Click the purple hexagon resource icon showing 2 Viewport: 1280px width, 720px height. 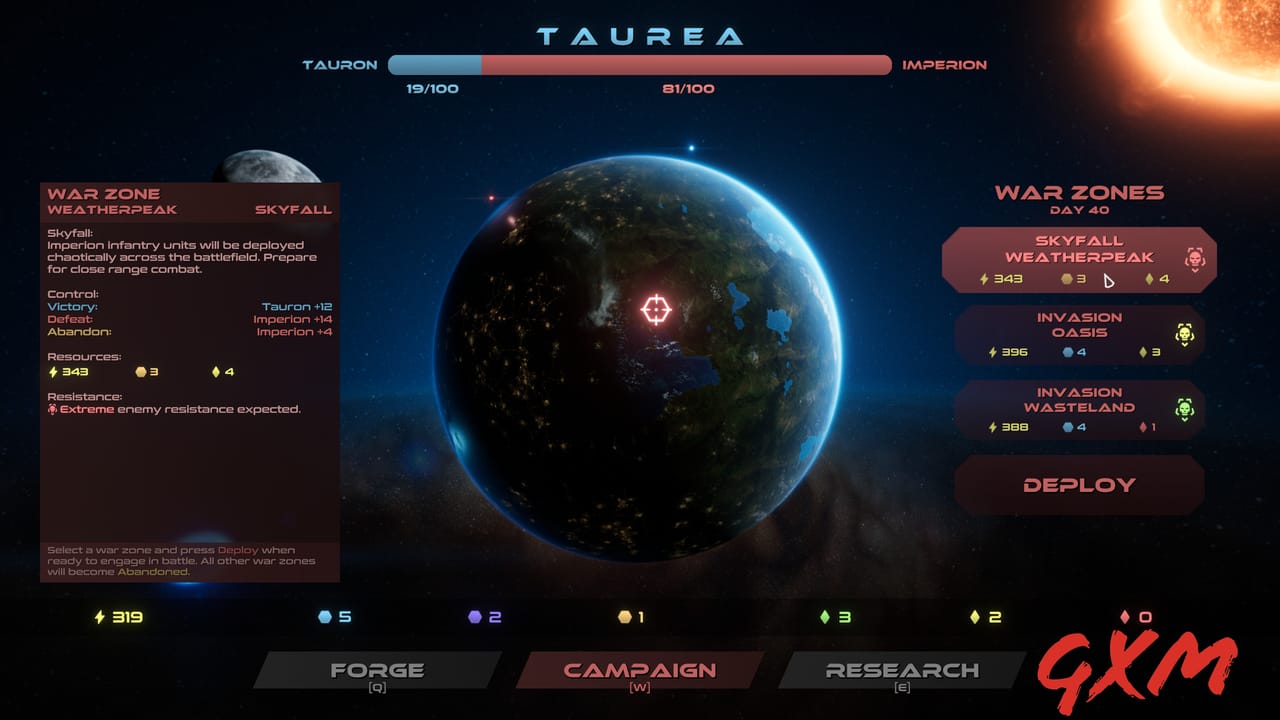[477, 618]
